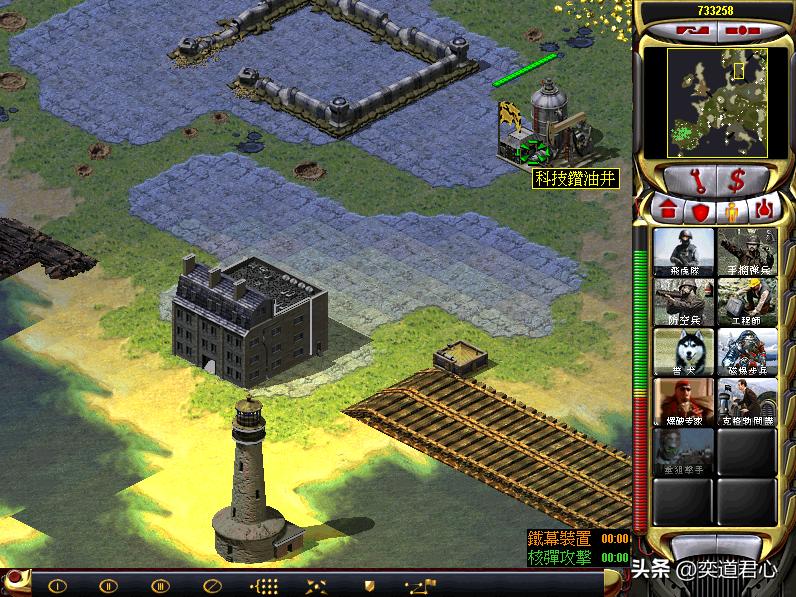Select control group II on command bar
Screen dimensions: 796x597
point(109,585)
